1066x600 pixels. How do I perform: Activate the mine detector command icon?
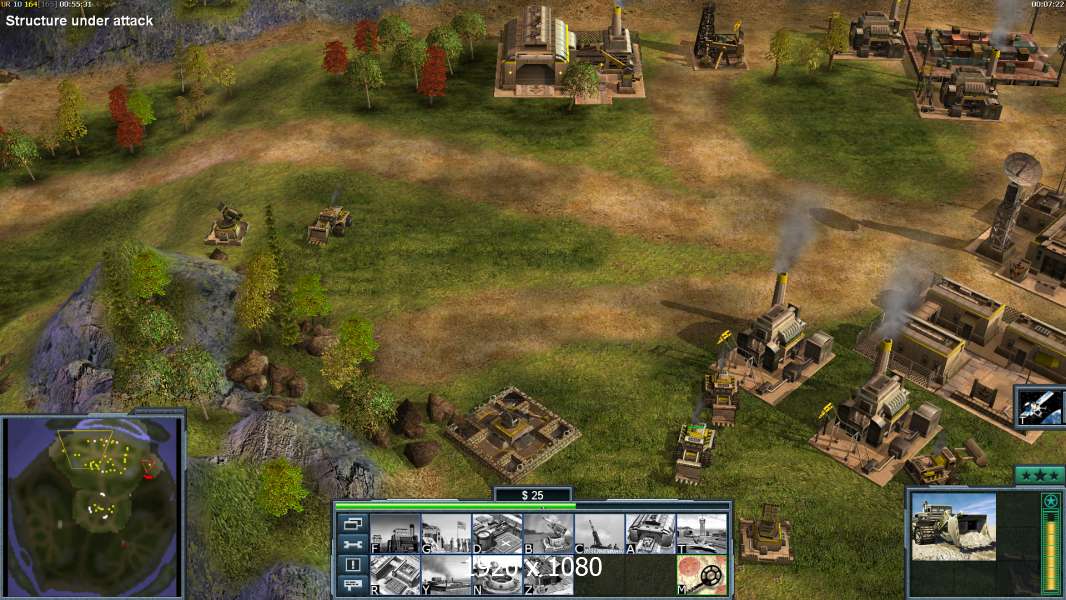[x=701, y=574]
